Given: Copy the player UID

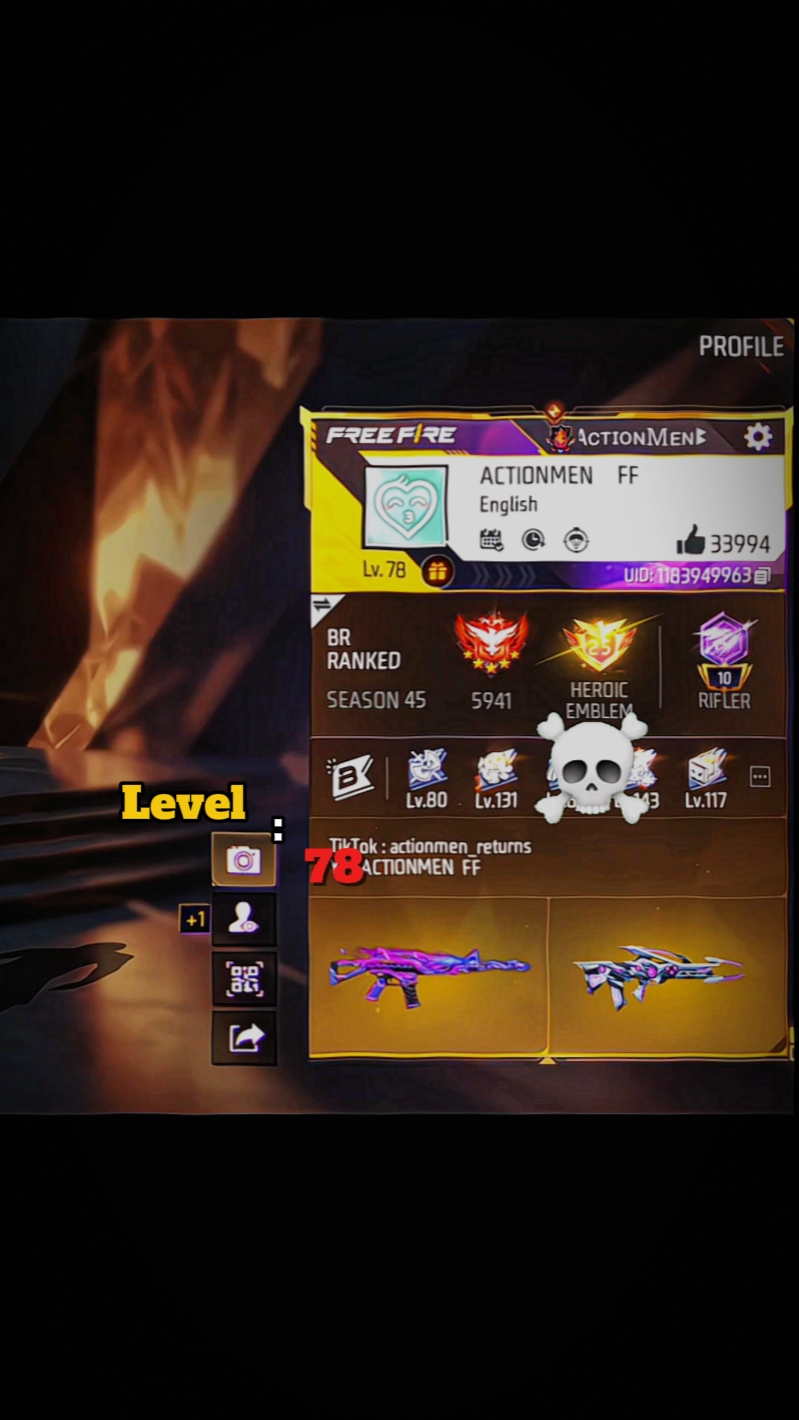Looking at the screenshot, I should click(x=762, y=576).
